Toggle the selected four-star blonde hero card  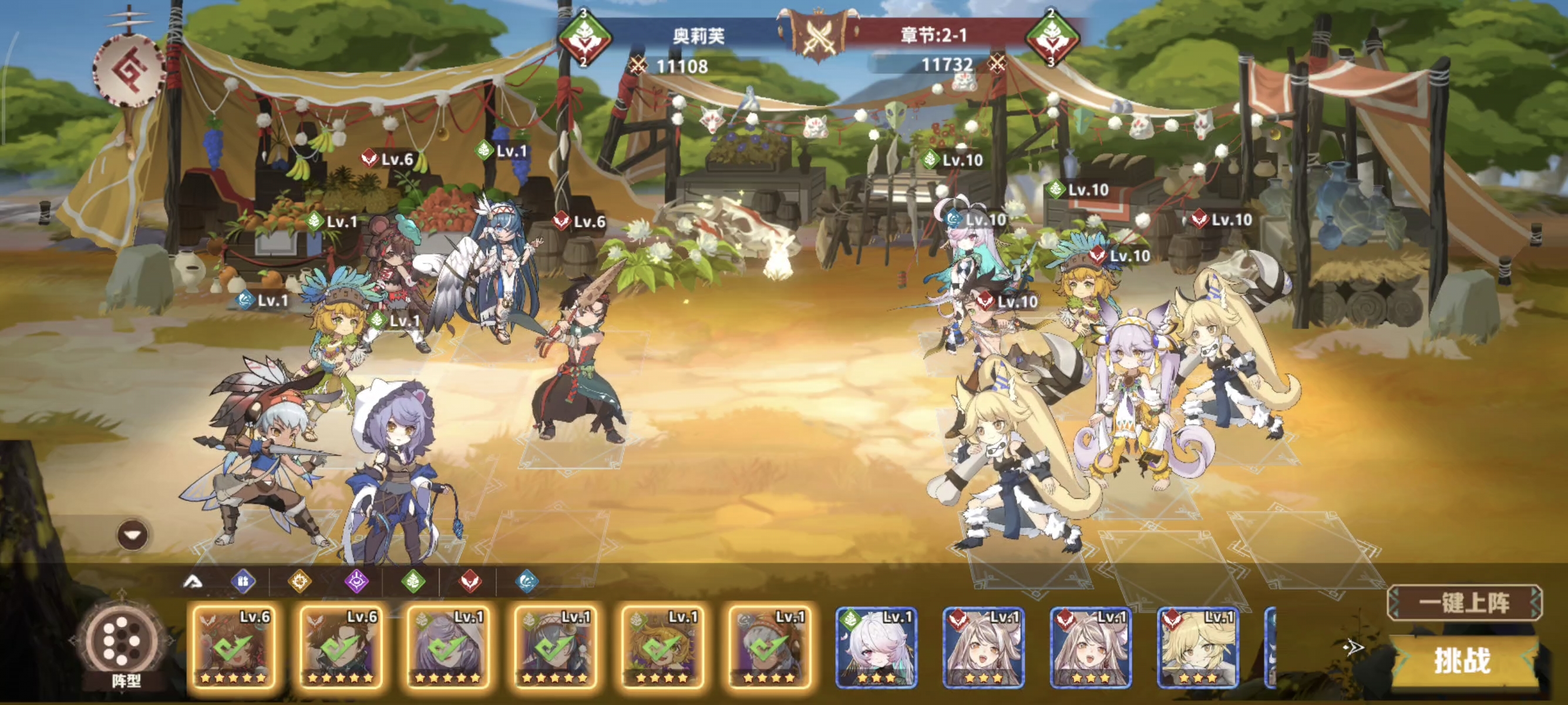tap(661, 647)
